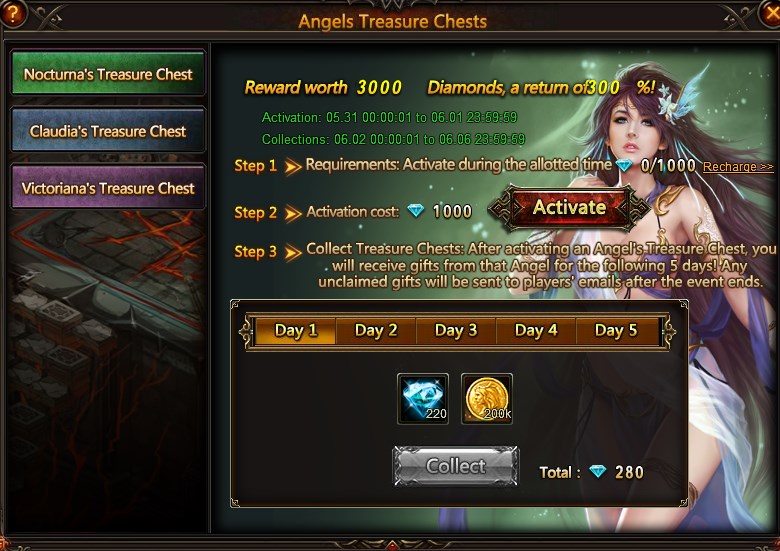Image resolution: width=780 pixels, height=551 pixels.
Task: Open the help question mark
Action: pos(12,13)
